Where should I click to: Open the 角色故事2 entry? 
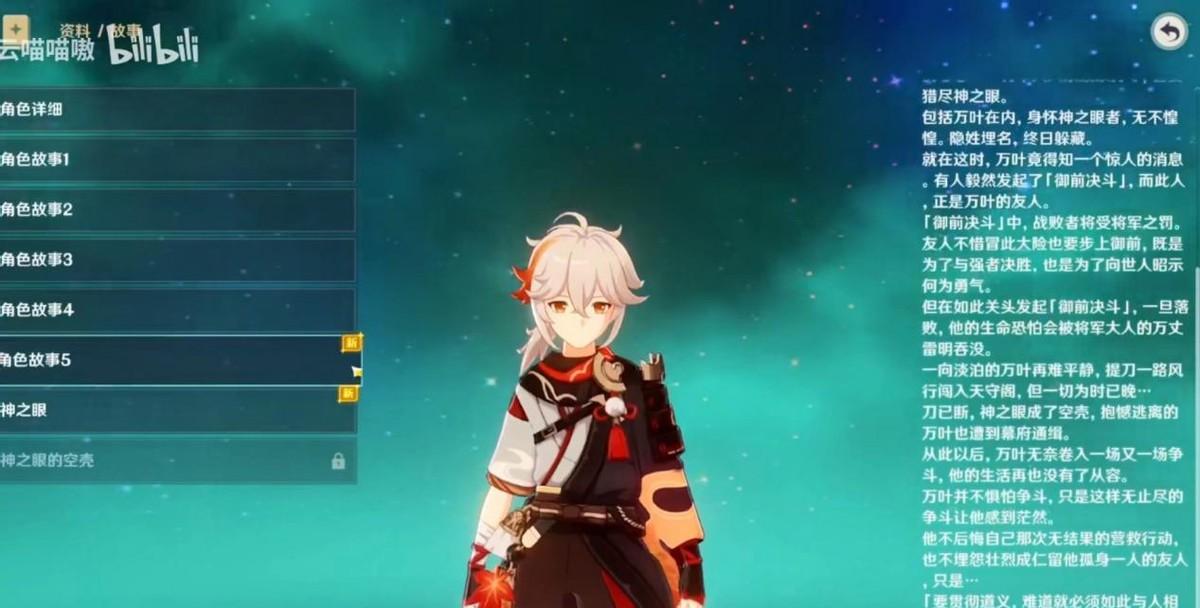pos(177,210)
